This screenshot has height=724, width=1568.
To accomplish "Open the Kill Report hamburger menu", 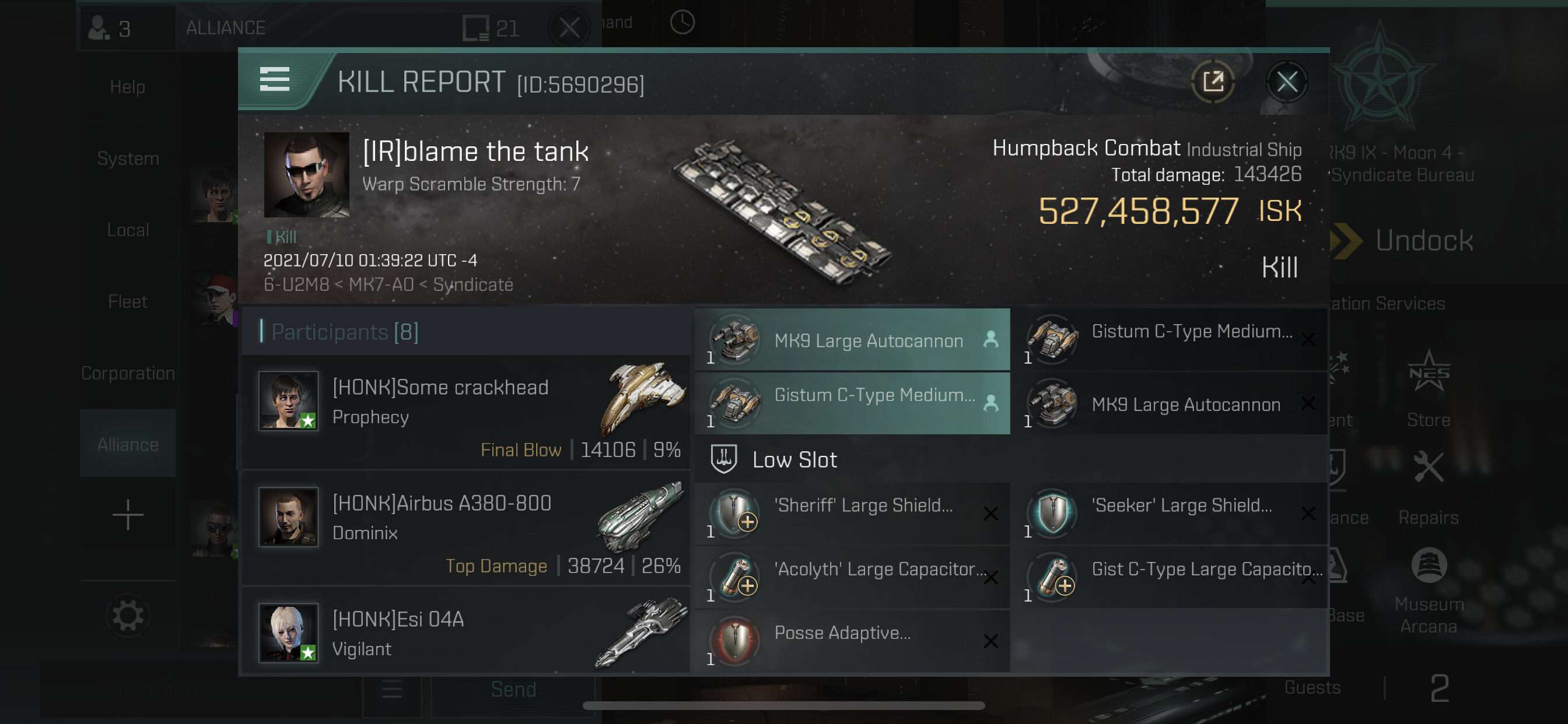I will pos(275,80).
